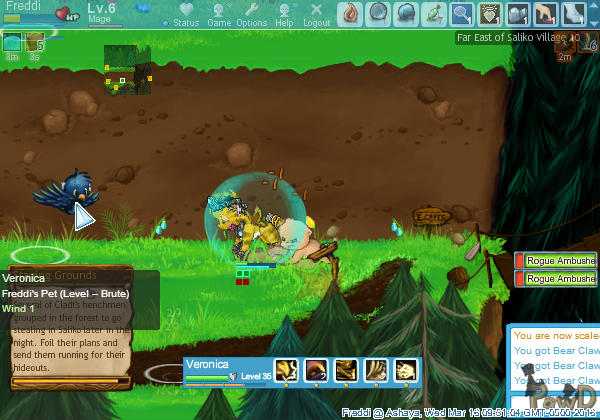Use the net item in the hotbar

462,13
